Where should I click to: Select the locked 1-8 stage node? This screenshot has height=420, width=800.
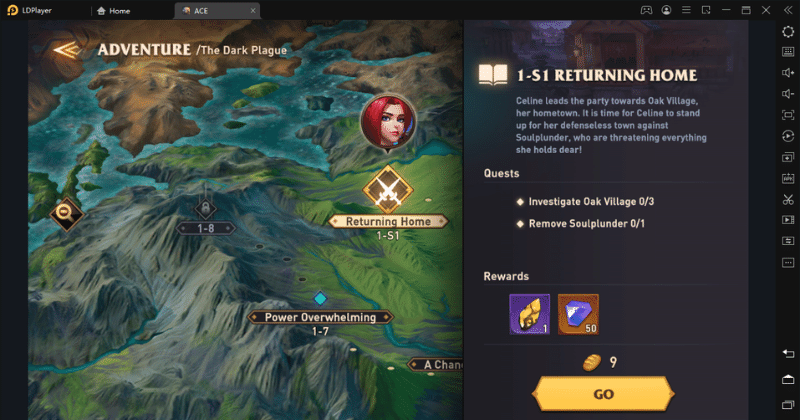(x=205, y=210)
